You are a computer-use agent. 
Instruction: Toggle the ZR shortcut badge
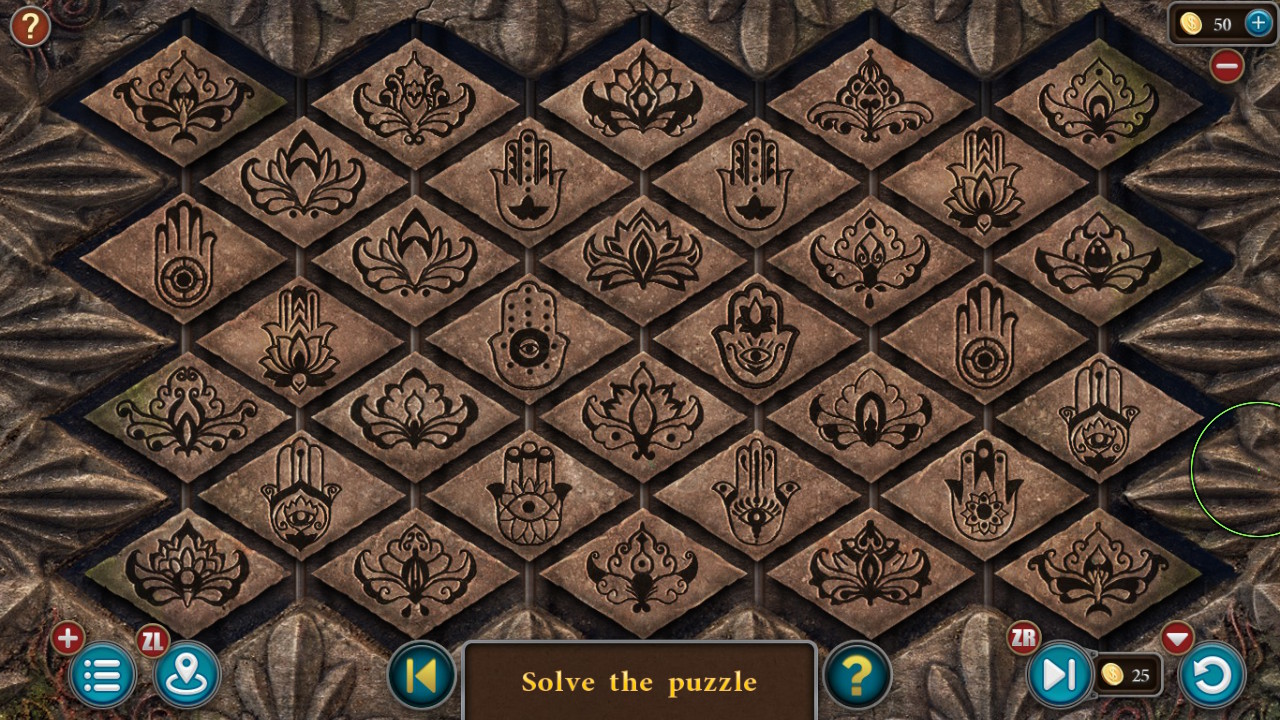coord(1022,637)
